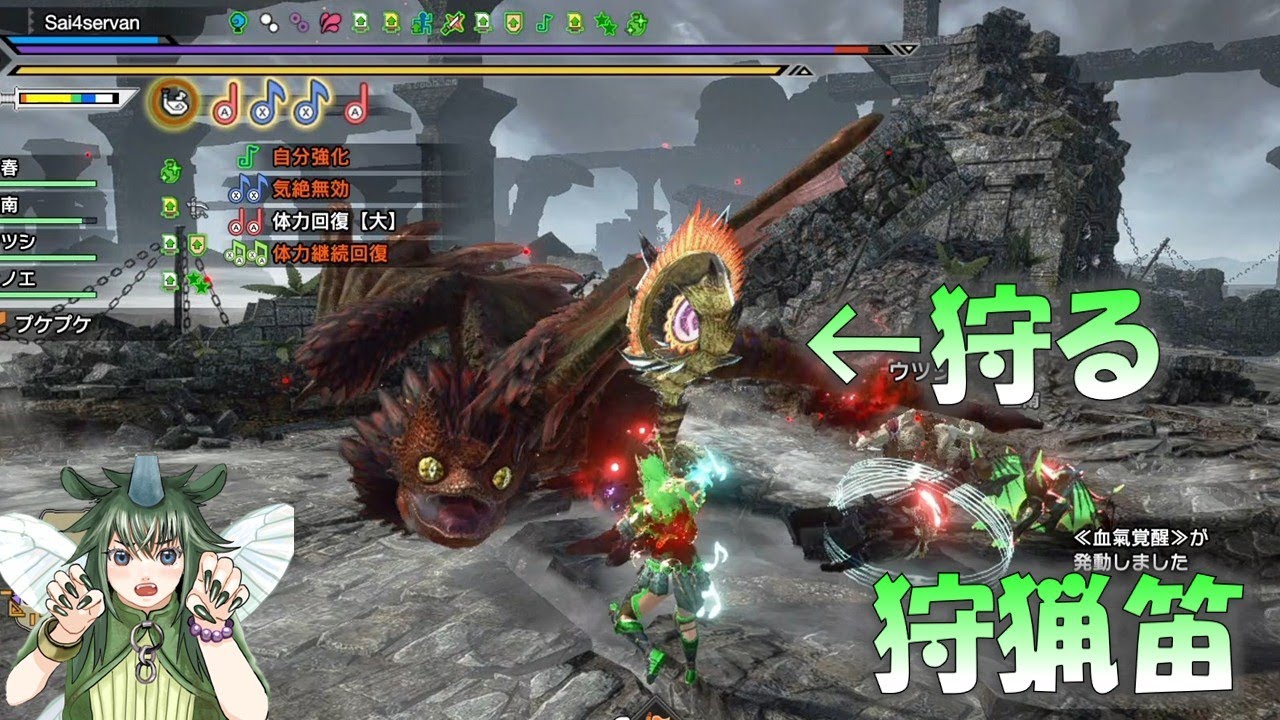Image resolution: width=1280 pixels, height=720 pixels.
Task: Click the blue swirl status icon
Action: click(x=238, y=21)
